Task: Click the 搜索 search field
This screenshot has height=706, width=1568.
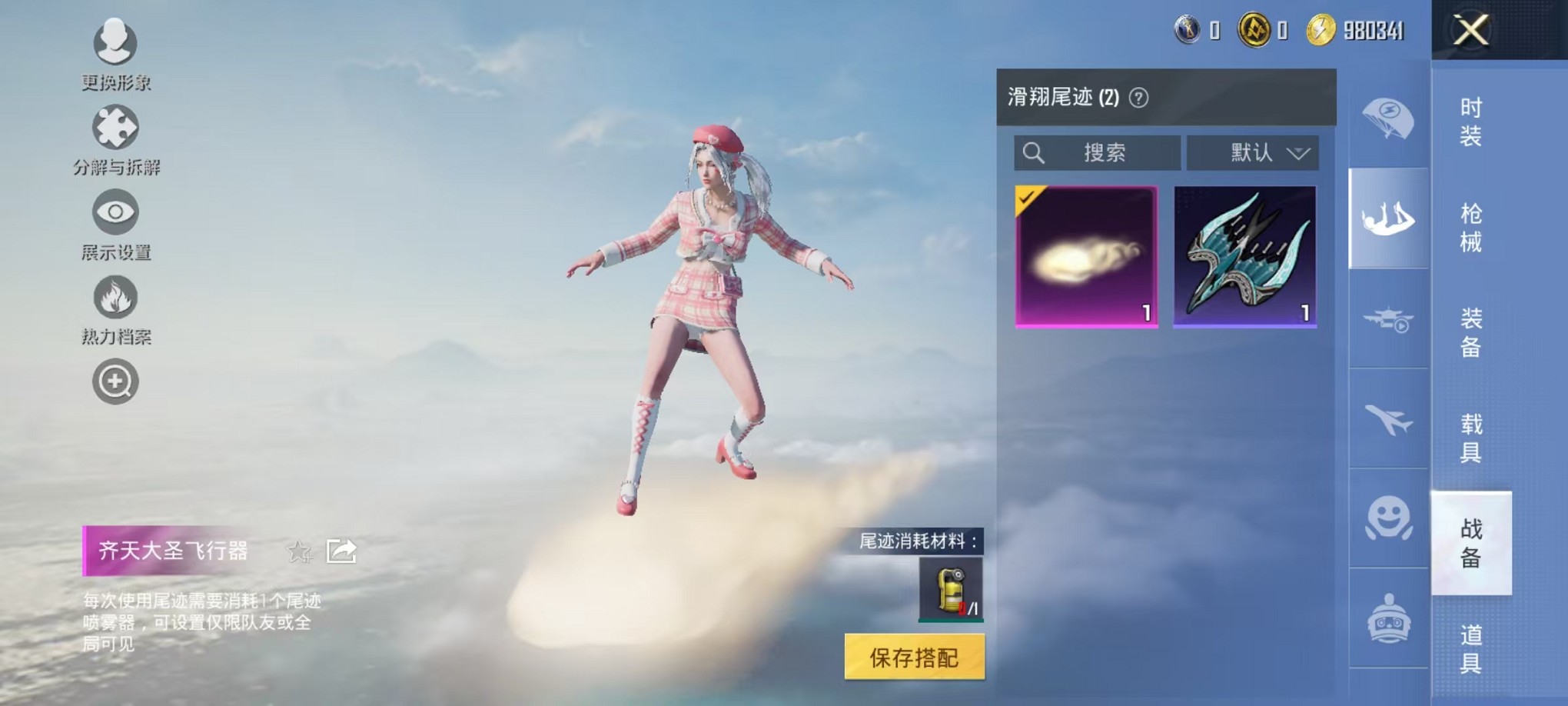Action: (1095, 152)
